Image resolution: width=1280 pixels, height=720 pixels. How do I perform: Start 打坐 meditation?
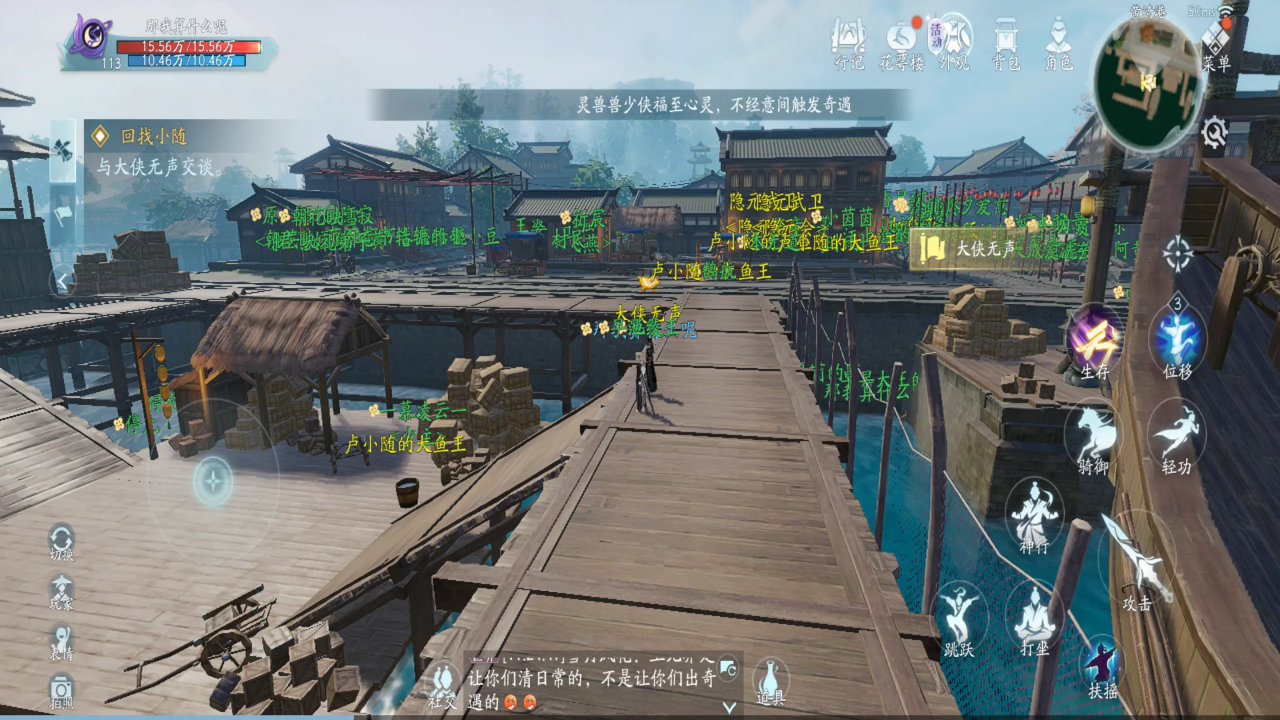pos(1034,615)
